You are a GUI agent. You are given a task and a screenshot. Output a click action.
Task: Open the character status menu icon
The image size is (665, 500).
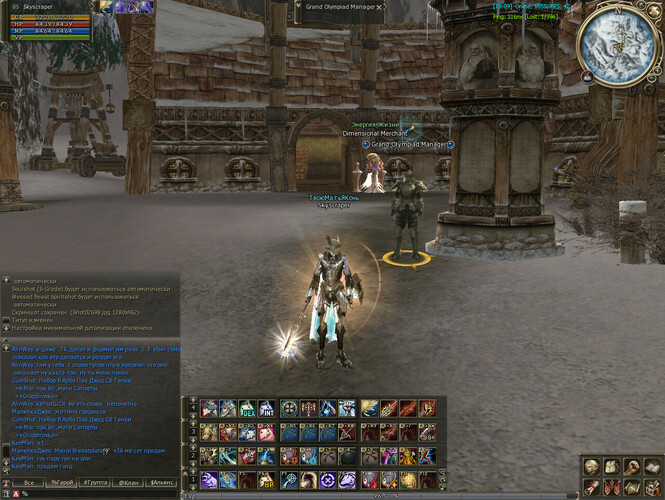[592, 467]
